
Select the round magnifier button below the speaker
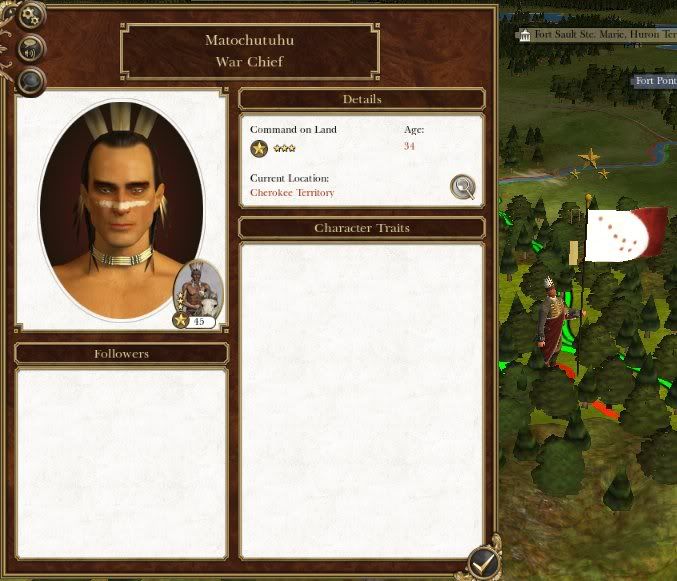click(31, 81)
